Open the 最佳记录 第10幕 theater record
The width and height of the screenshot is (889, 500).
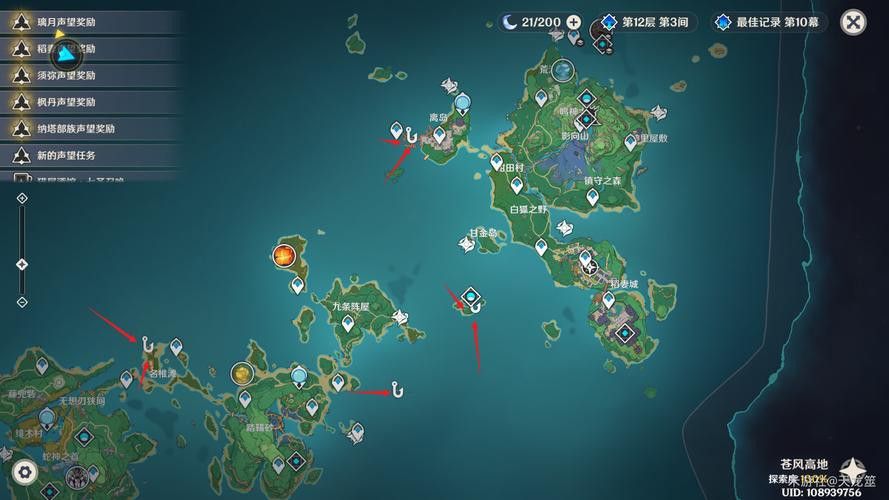(x=766, y=21)
